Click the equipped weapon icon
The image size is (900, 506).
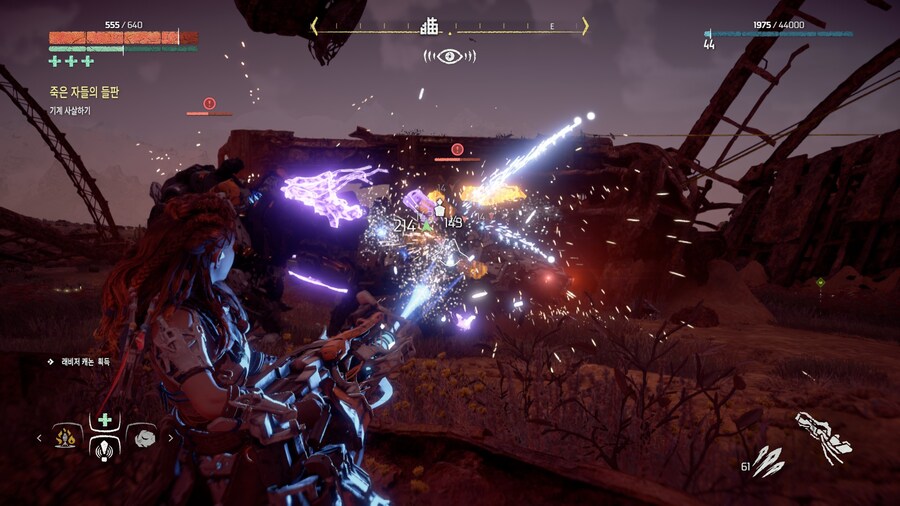[822, 436]
